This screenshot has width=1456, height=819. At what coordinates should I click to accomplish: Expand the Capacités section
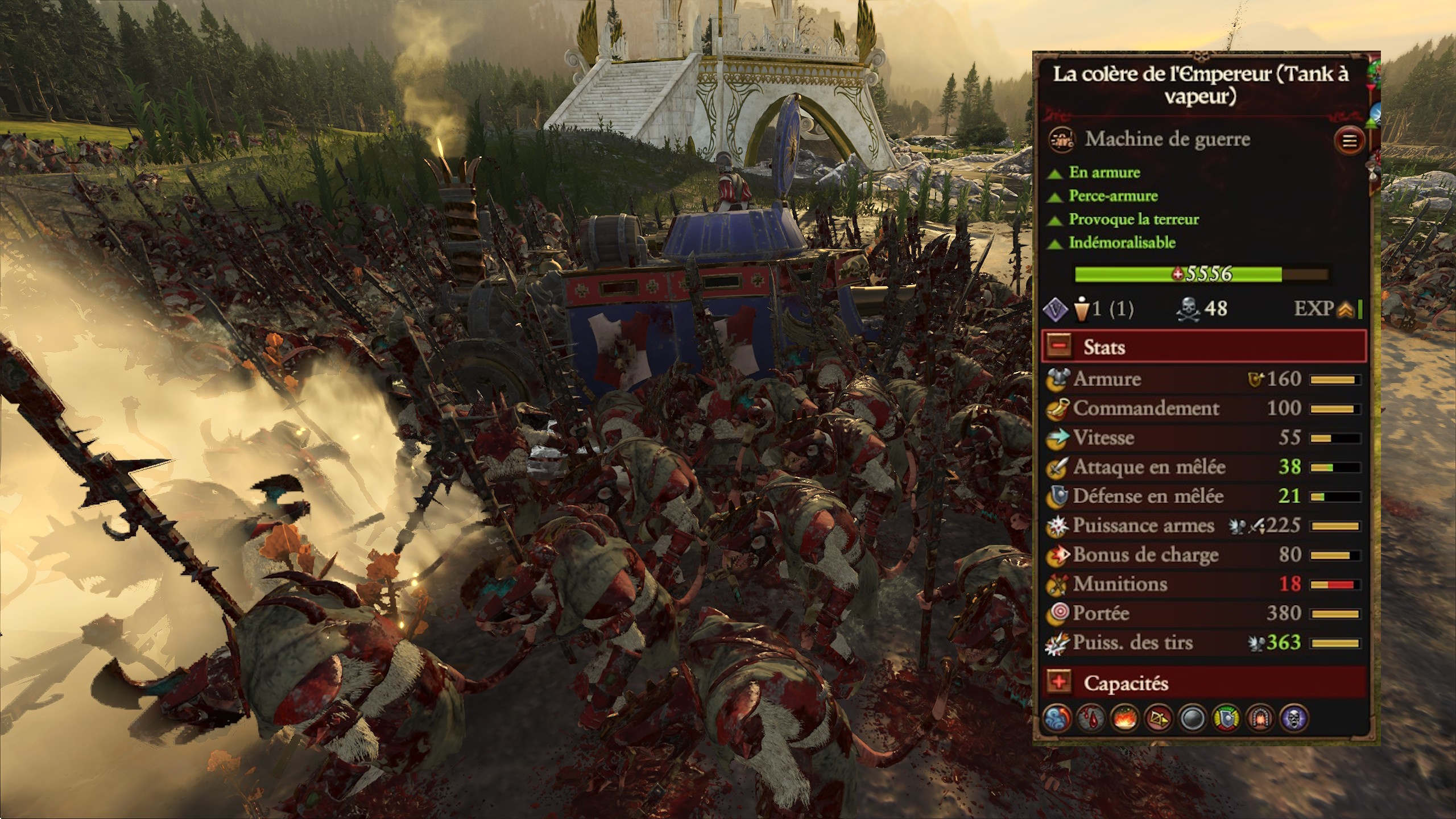[x=1059, y=682]
